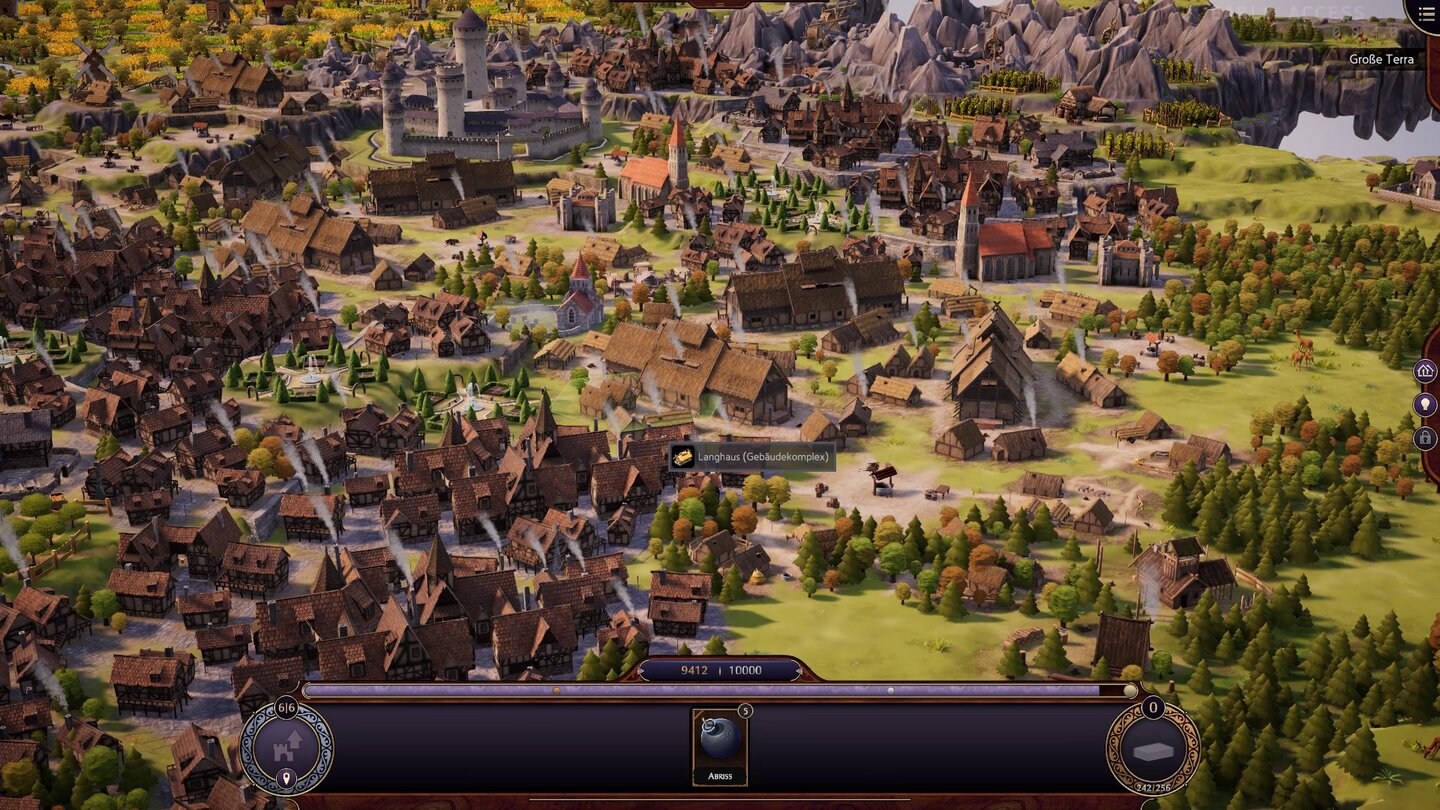Click the 9412 / 10000 resource counter

point(722,670)
